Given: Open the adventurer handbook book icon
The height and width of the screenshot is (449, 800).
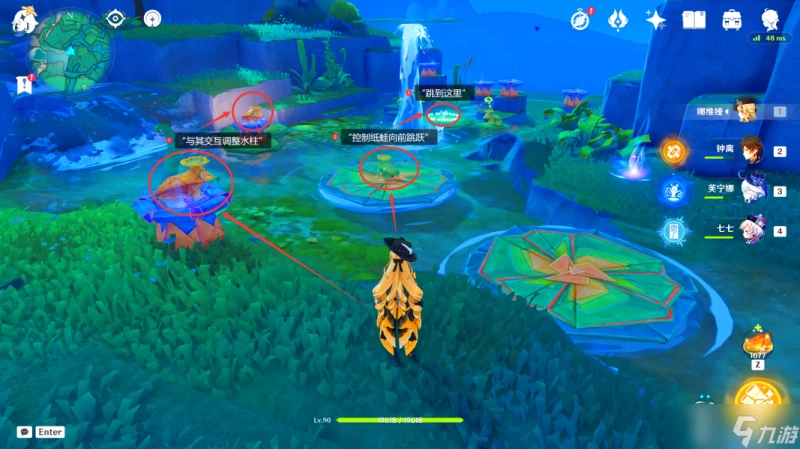Looking at the screenshot, I should [694, 19].
